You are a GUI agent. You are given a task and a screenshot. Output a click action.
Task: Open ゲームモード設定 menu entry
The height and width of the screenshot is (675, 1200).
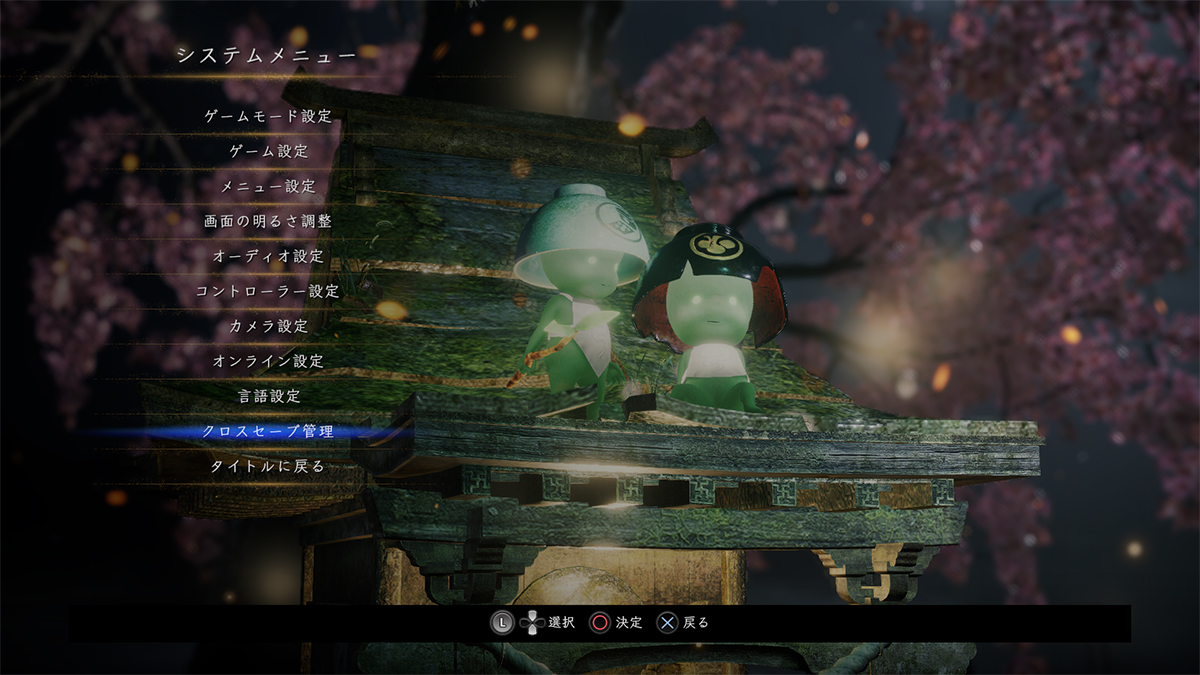268,116
